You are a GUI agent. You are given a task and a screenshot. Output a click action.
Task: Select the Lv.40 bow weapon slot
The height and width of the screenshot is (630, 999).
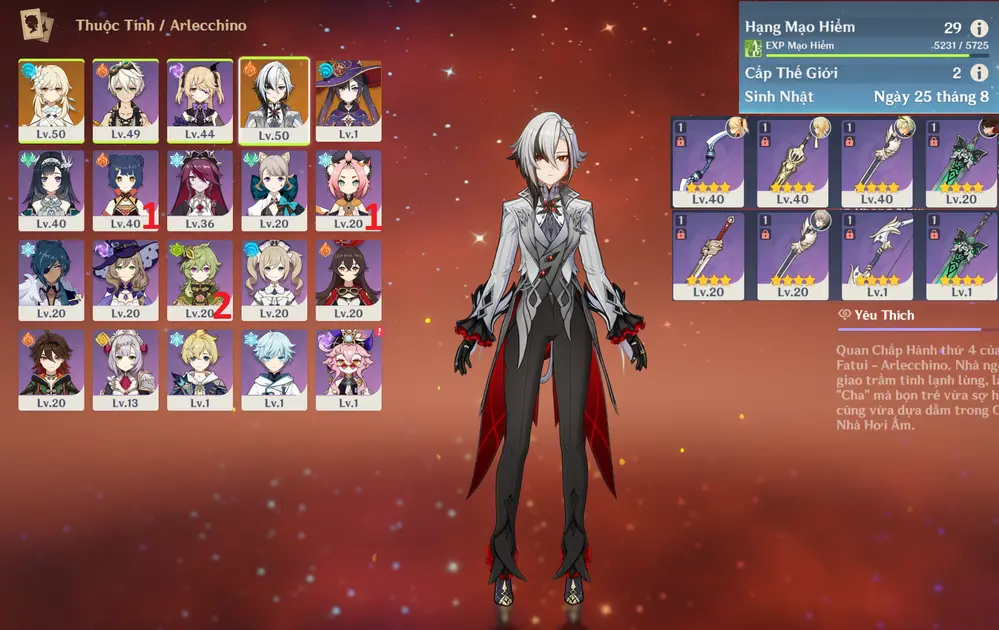click(708, 162)
